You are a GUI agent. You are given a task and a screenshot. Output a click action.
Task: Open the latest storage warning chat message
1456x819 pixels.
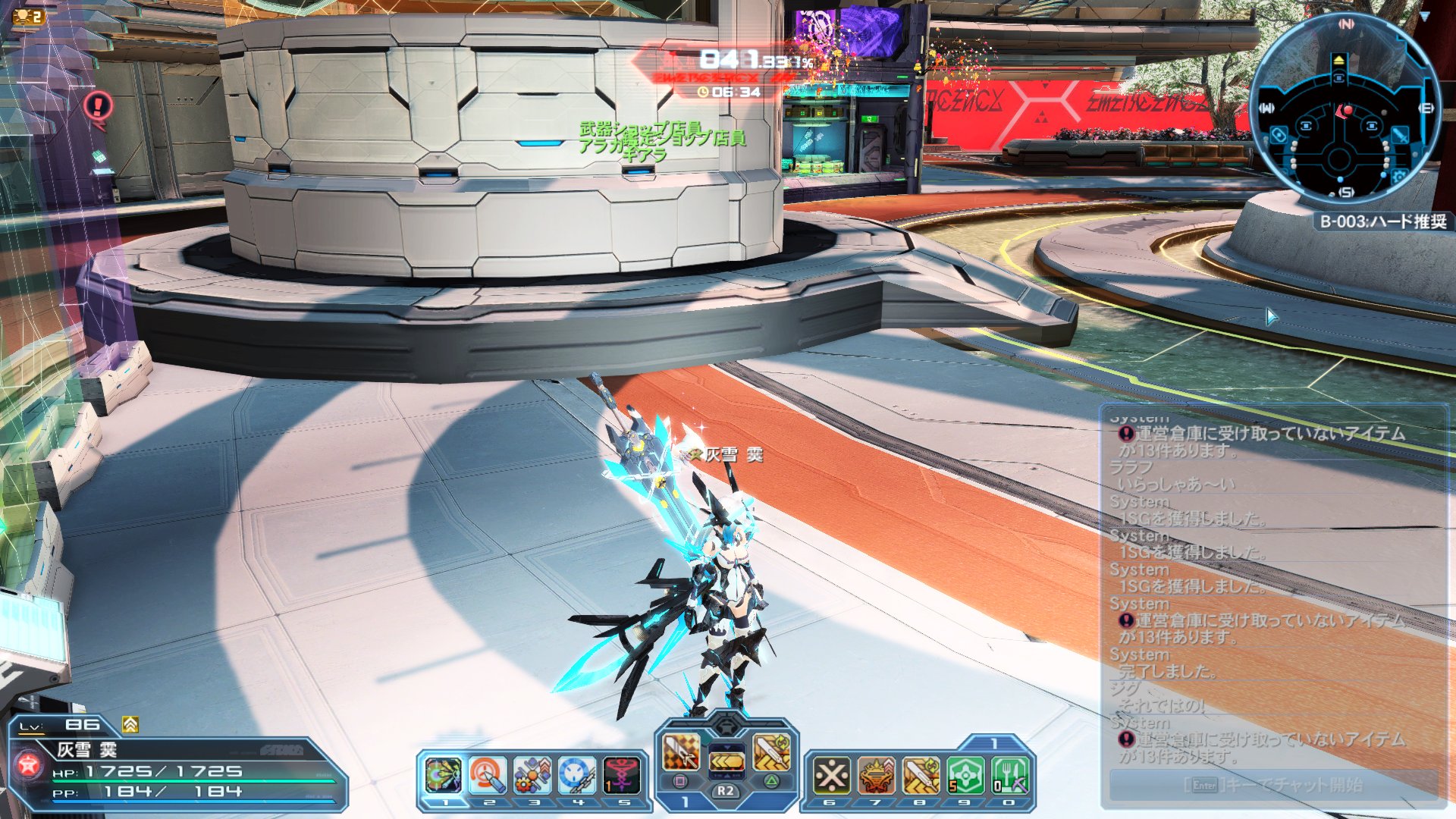pos(1263,747)
